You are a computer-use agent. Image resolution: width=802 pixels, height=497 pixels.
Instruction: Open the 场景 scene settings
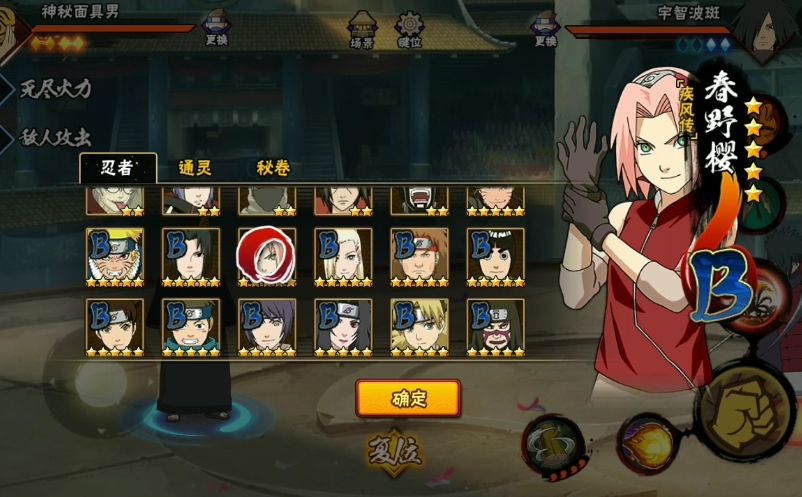pyautogui.click(x=362, y=30)
